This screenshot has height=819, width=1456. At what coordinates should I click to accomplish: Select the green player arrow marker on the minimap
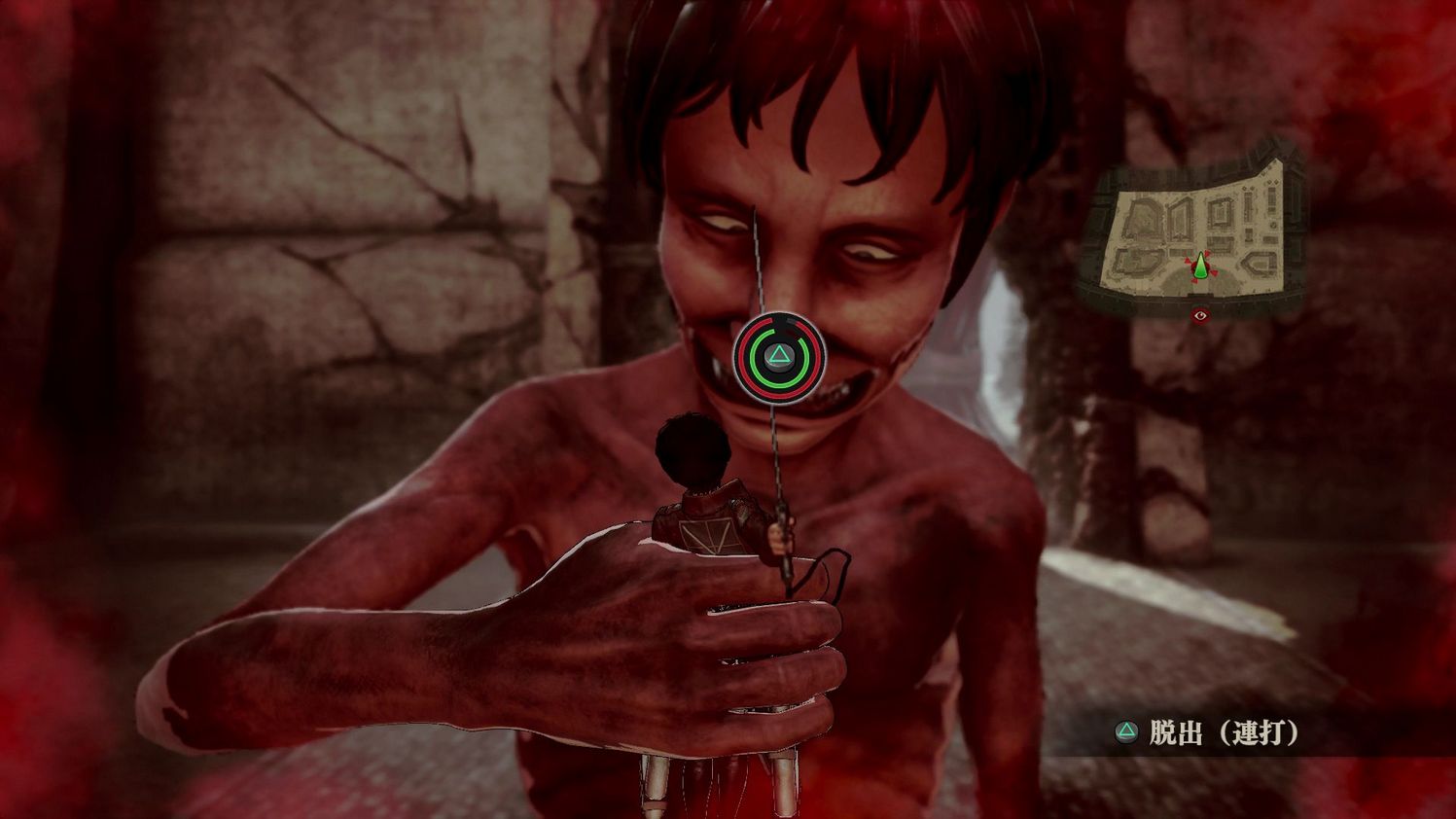[x=1200, y=266]
